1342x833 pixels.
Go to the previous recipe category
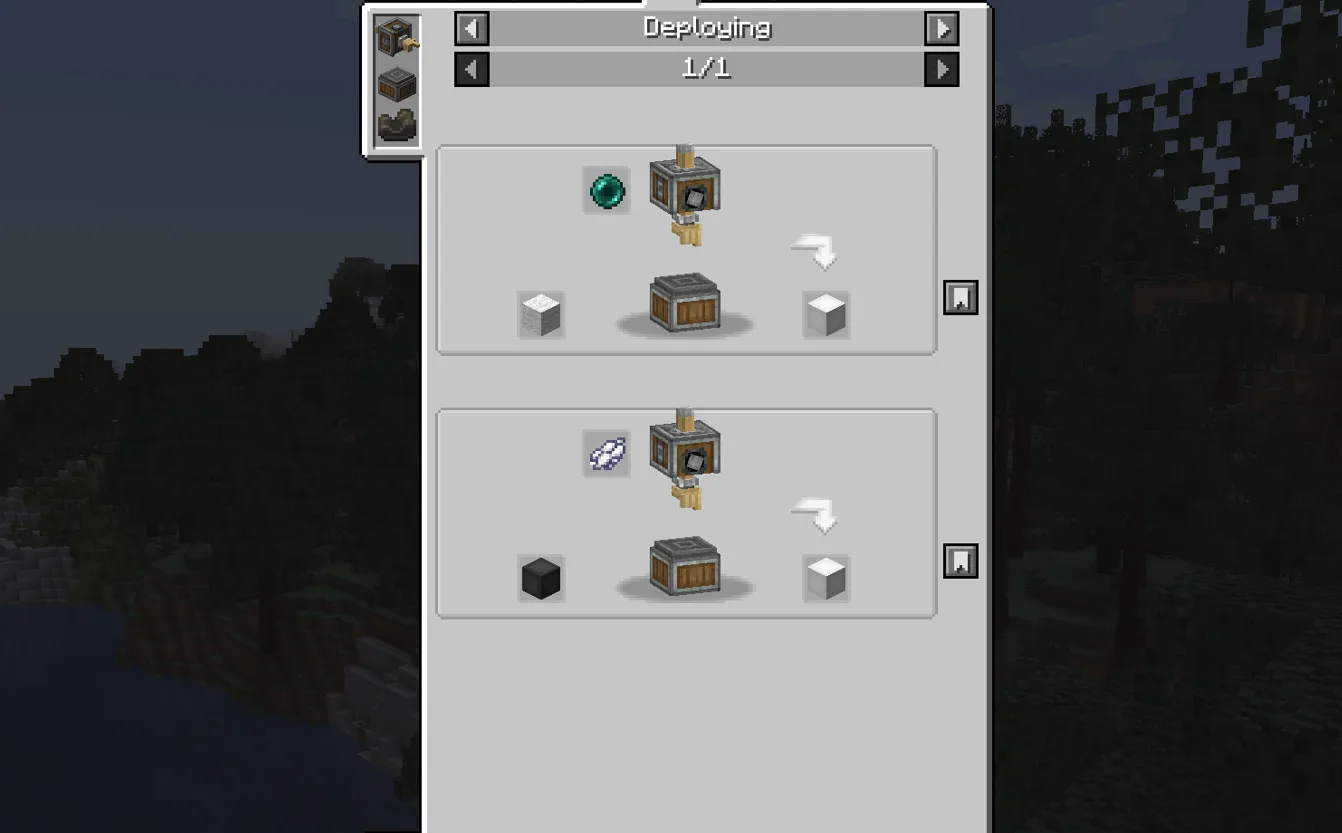click(471, 28)
